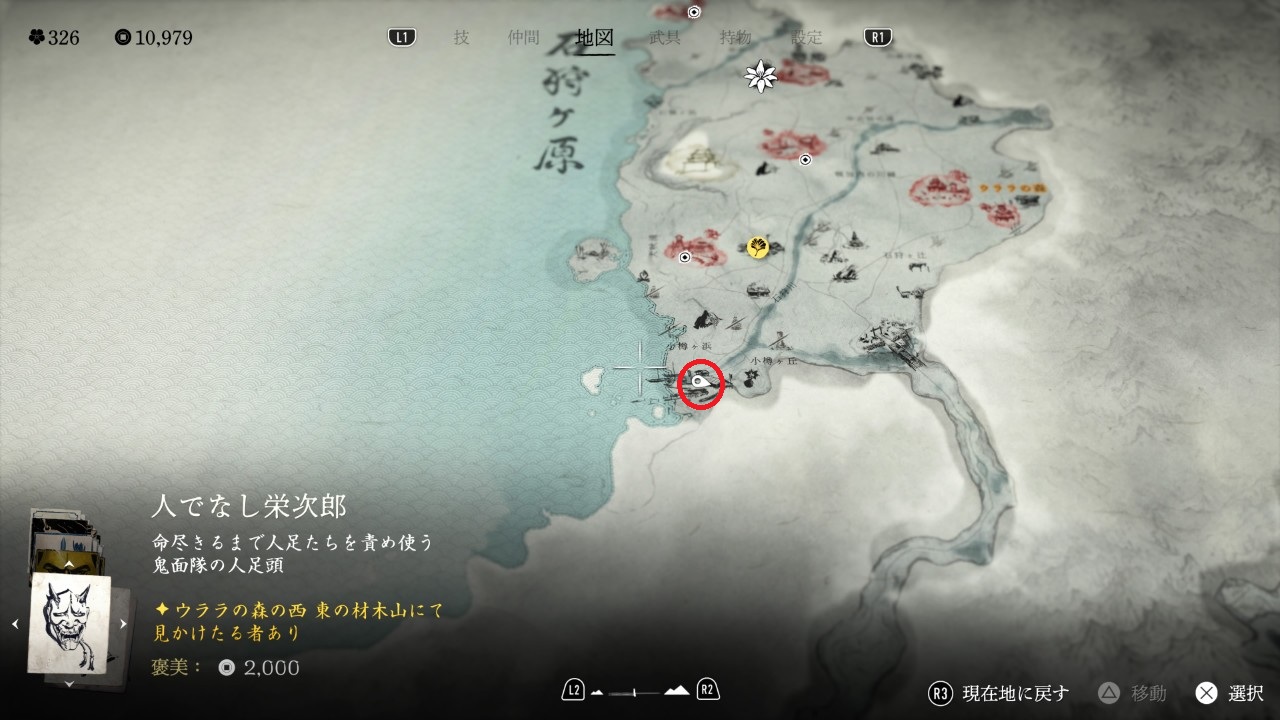1280x720 pixels.
Task: Select the oni mask bounty card
Action: pyautogui.click(x=69, y=623)
